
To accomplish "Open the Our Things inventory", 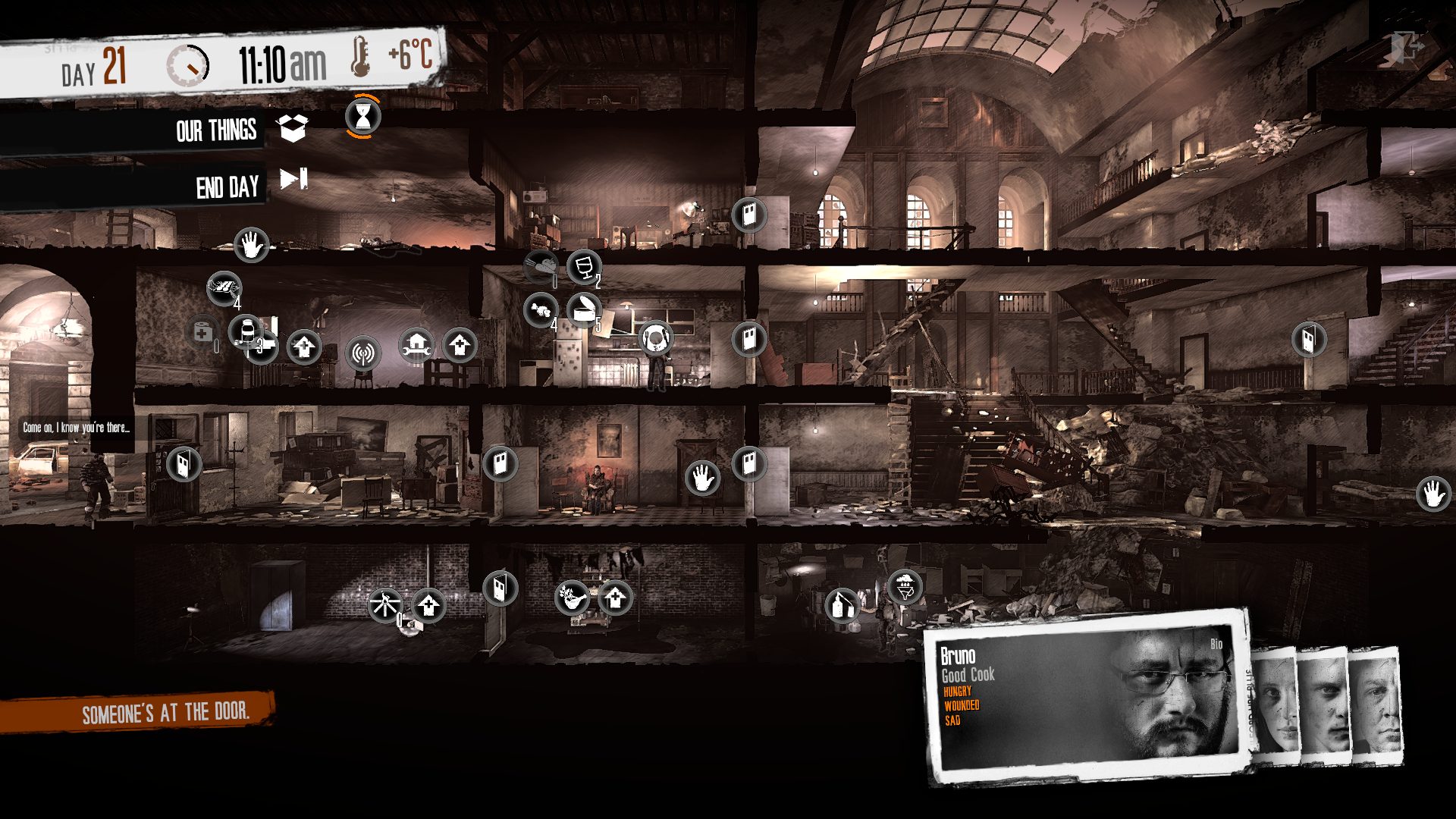I will pos(293,128).
